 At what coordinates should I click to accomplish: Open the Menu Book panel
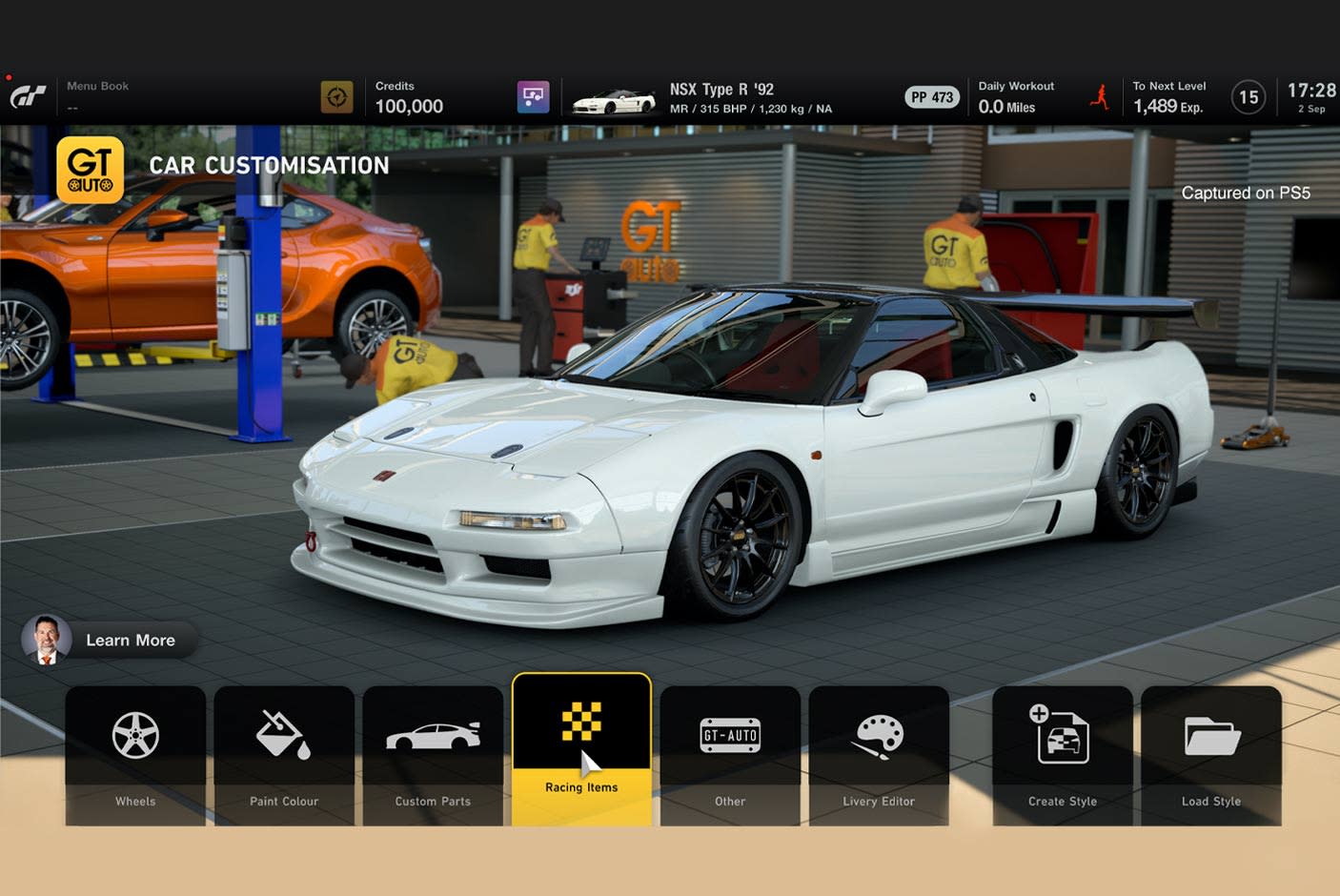97,95
